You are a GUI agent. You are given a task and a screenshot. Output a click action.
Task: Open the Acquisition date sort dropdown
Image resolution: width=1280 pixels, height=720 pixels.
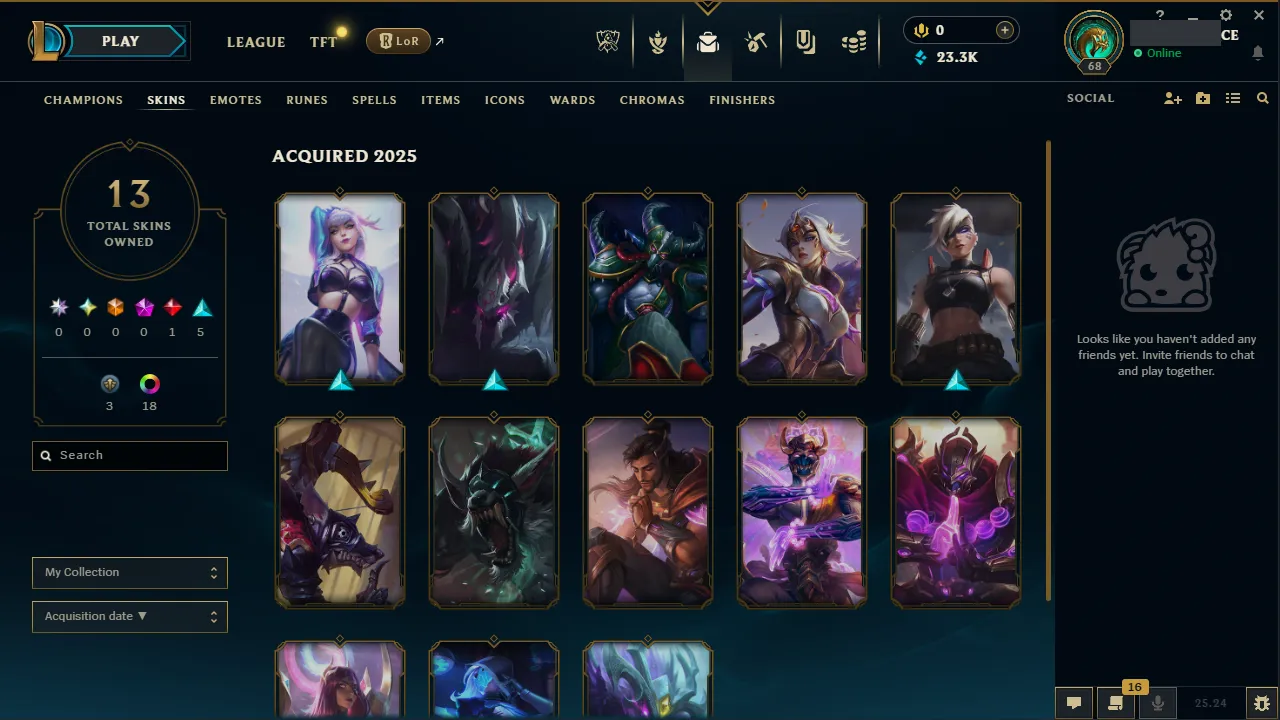coord(129,616)
